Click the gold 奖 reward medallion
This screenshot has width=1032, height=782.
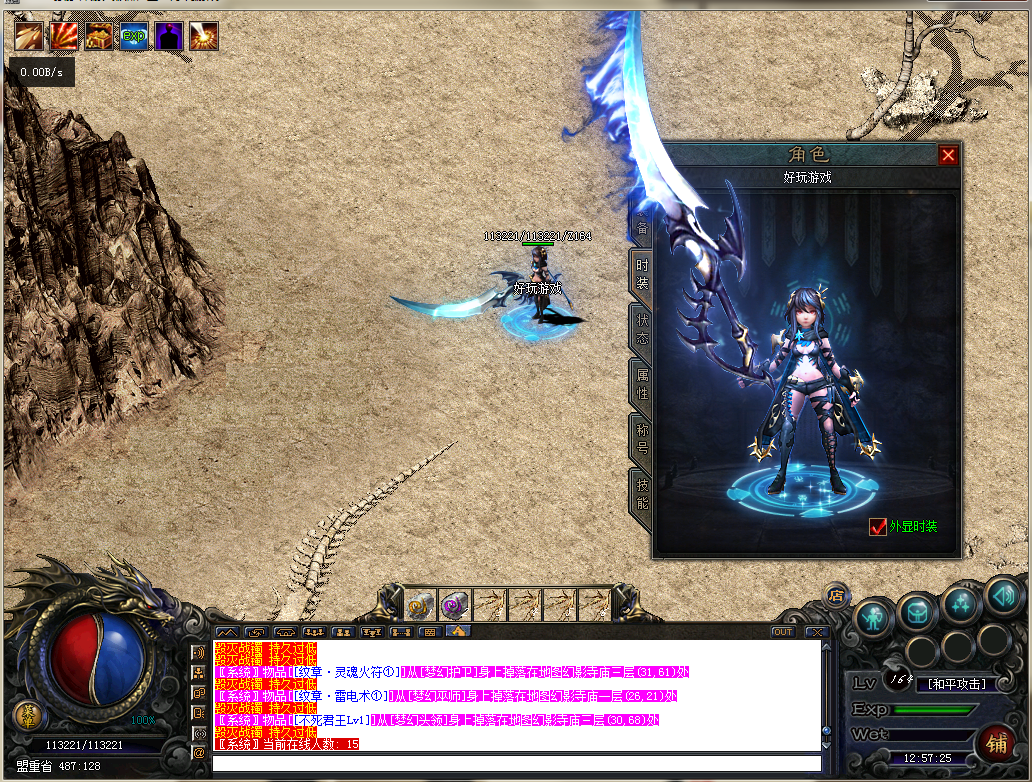tap(29, 715)
